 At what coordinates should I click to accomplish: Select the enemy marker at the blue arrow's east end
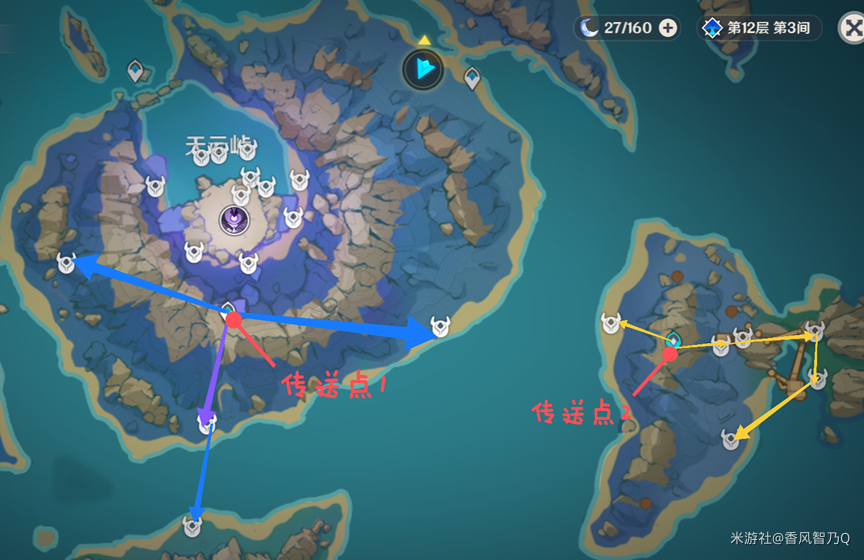[x=439, y=325]
